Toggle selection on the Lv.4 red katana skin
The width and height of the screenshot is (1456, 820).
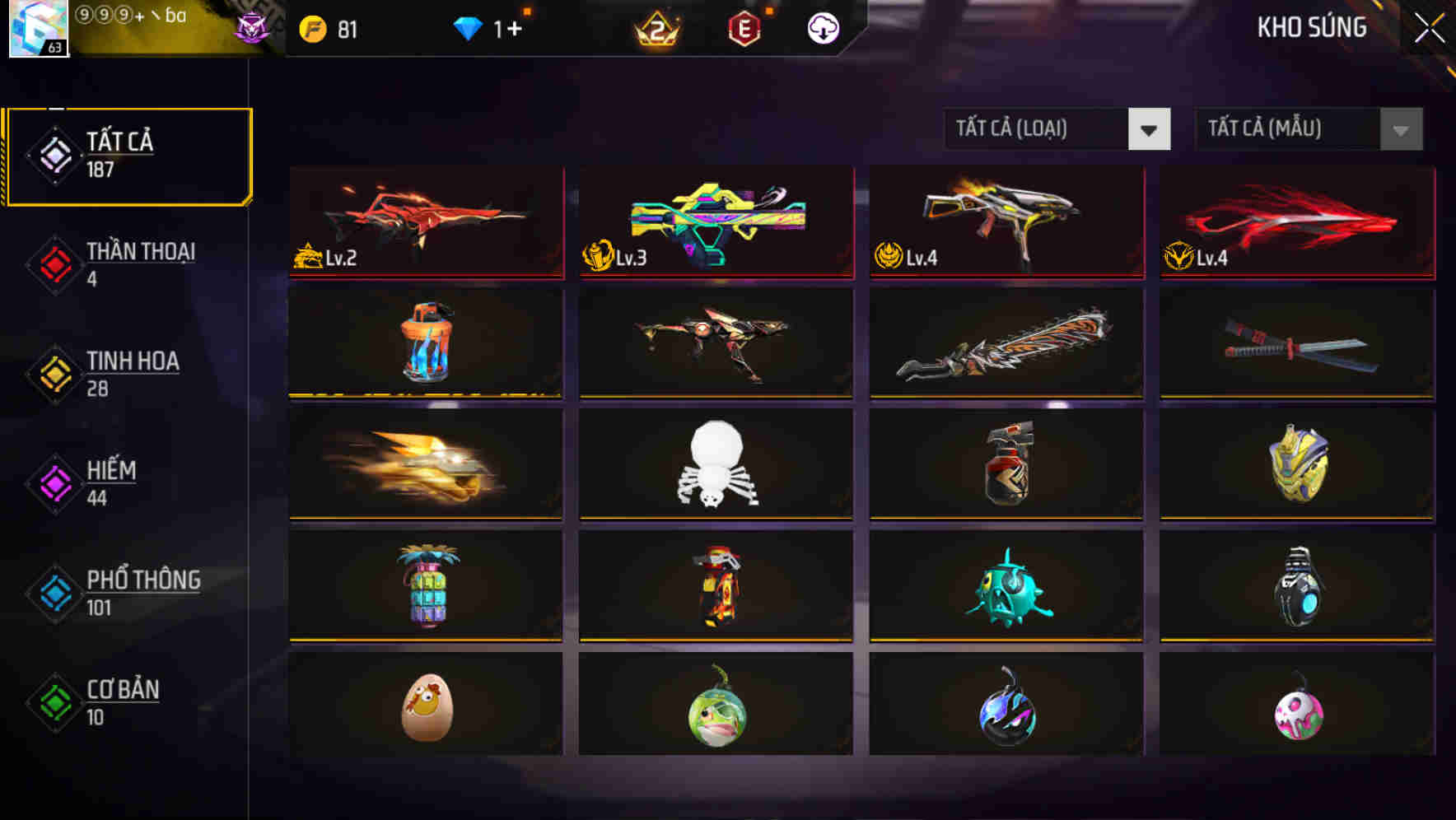1295,221
